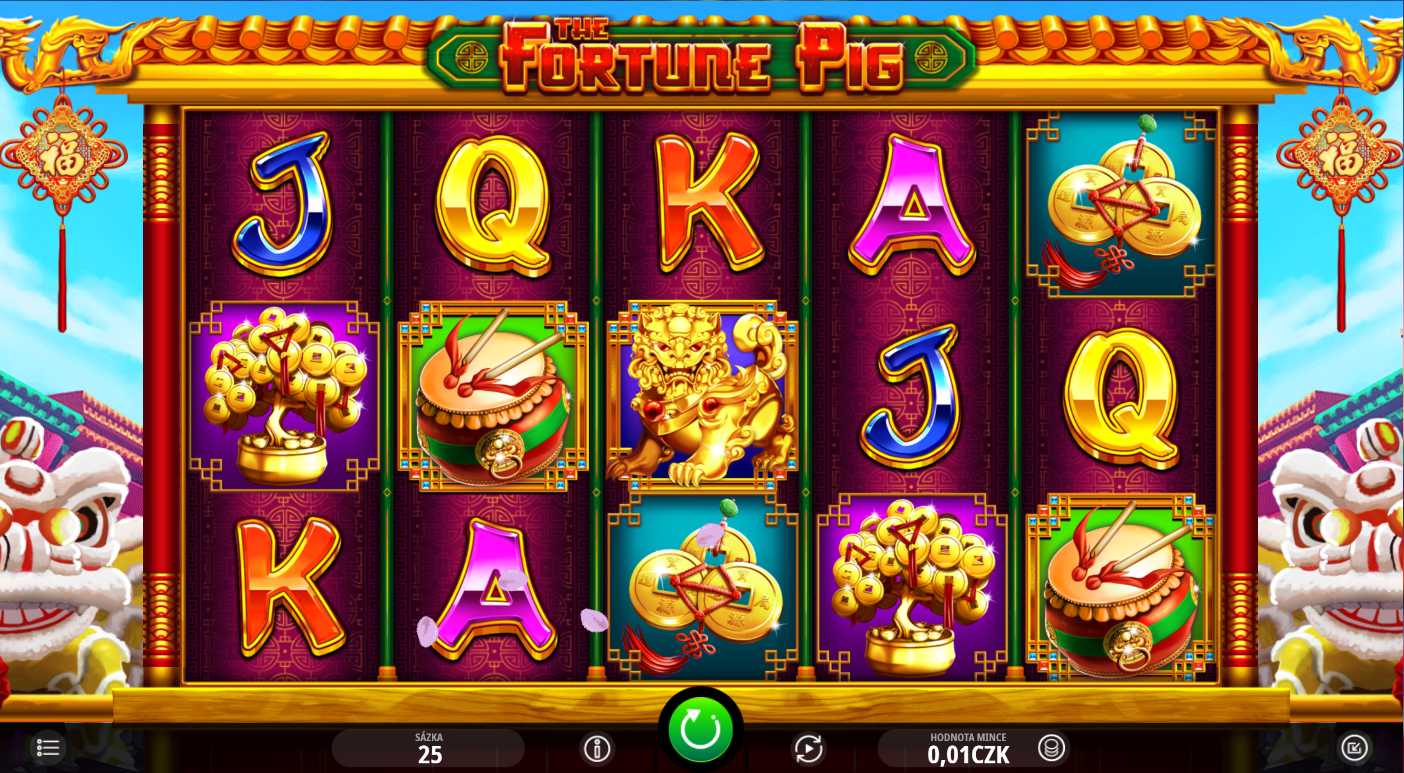Activate the autoplay spin button
The width and height of the screenshot is (1404, 773).
(807, 748)
